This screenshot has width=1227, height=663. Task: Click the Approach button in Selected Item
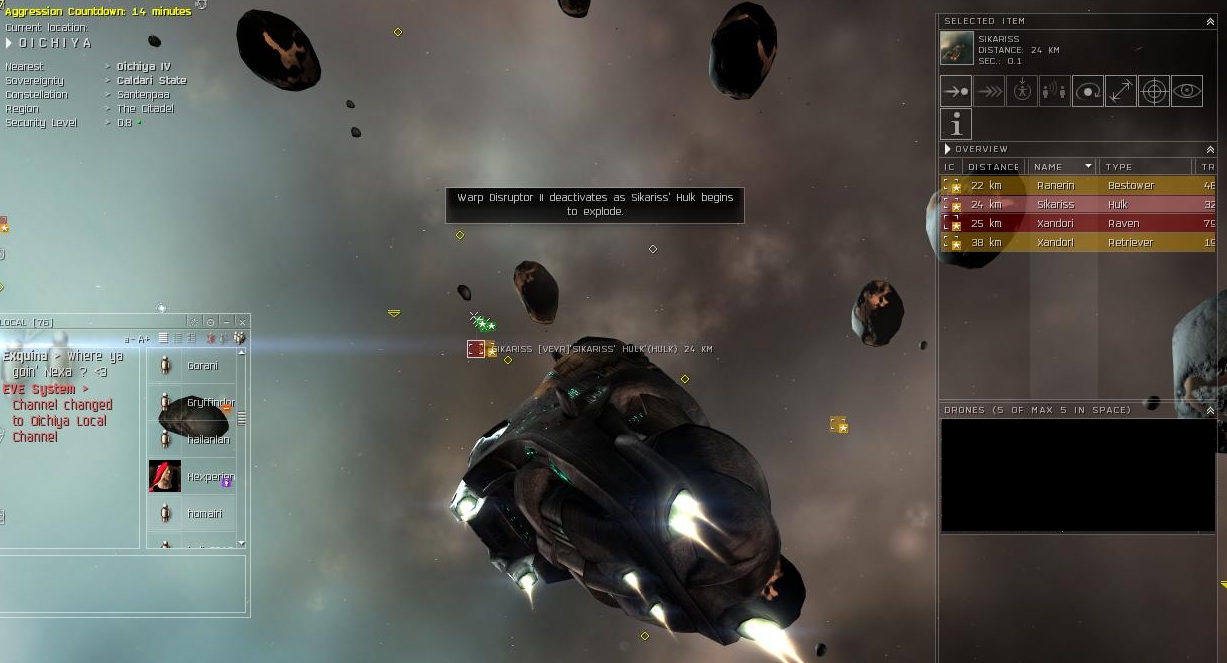click(x=956, y=91)
